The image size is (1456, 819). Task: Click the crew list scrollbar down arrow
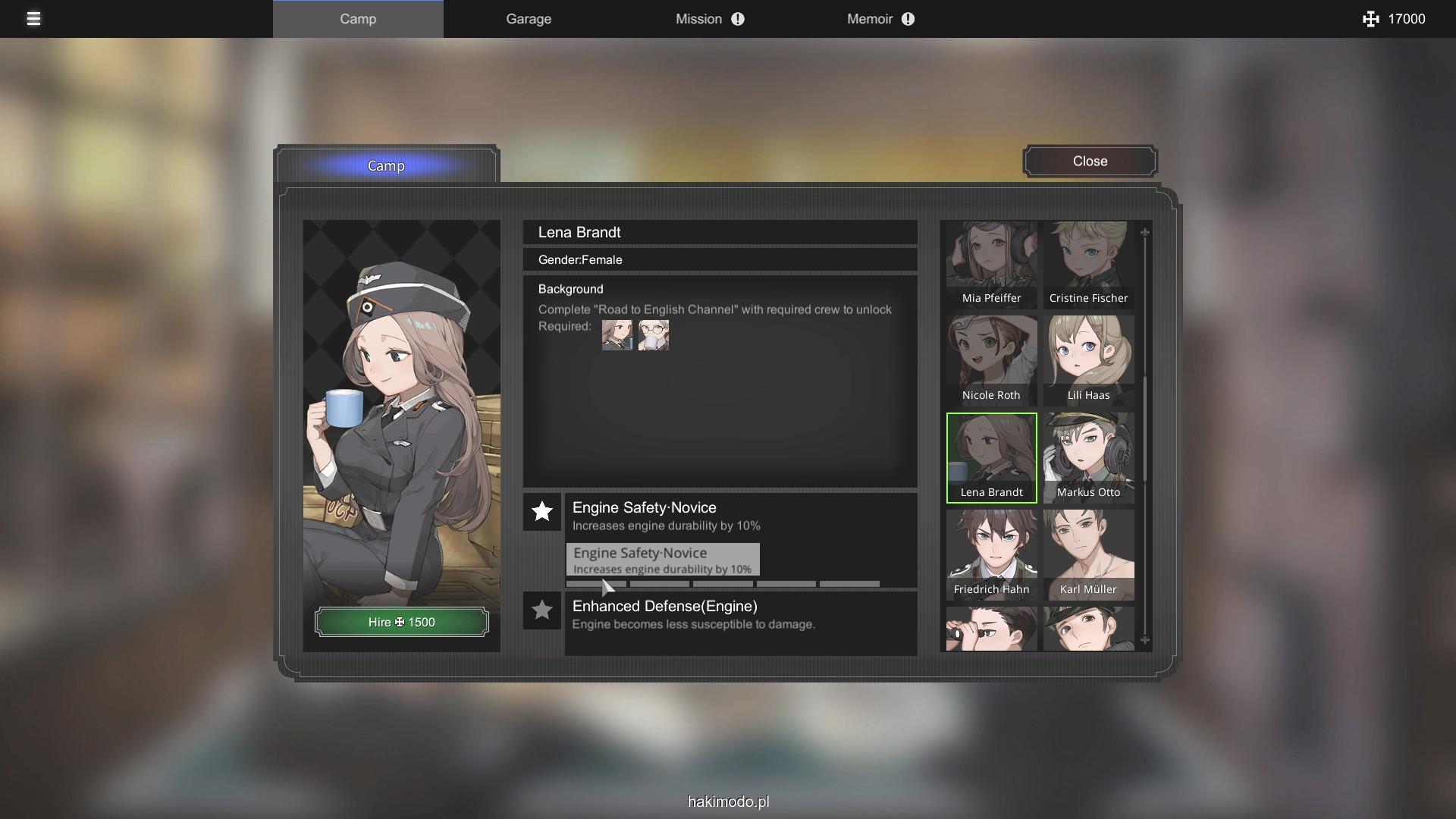click(x=1145, y=641)
